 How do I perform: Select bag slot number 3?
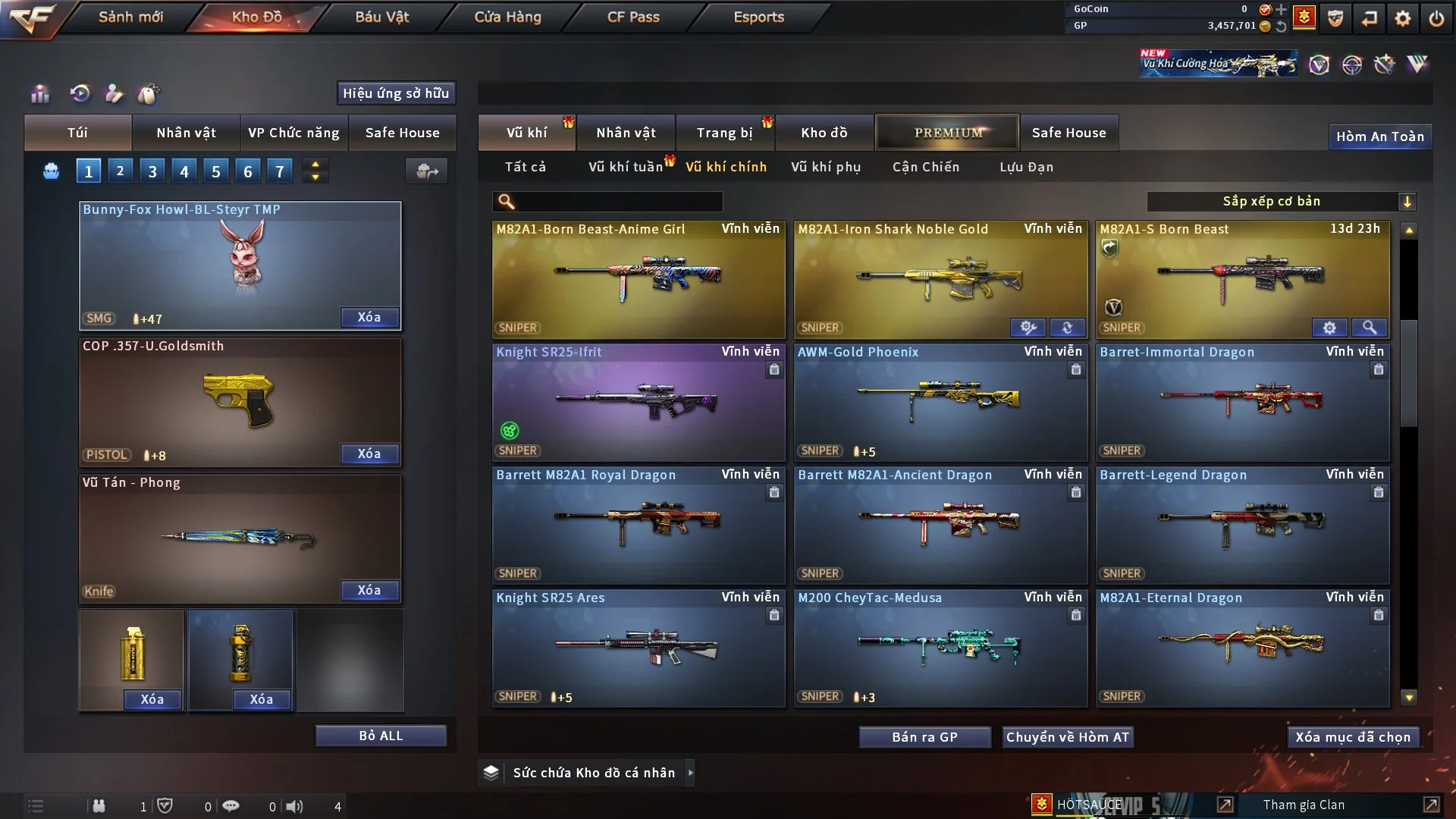coord(152,171)
